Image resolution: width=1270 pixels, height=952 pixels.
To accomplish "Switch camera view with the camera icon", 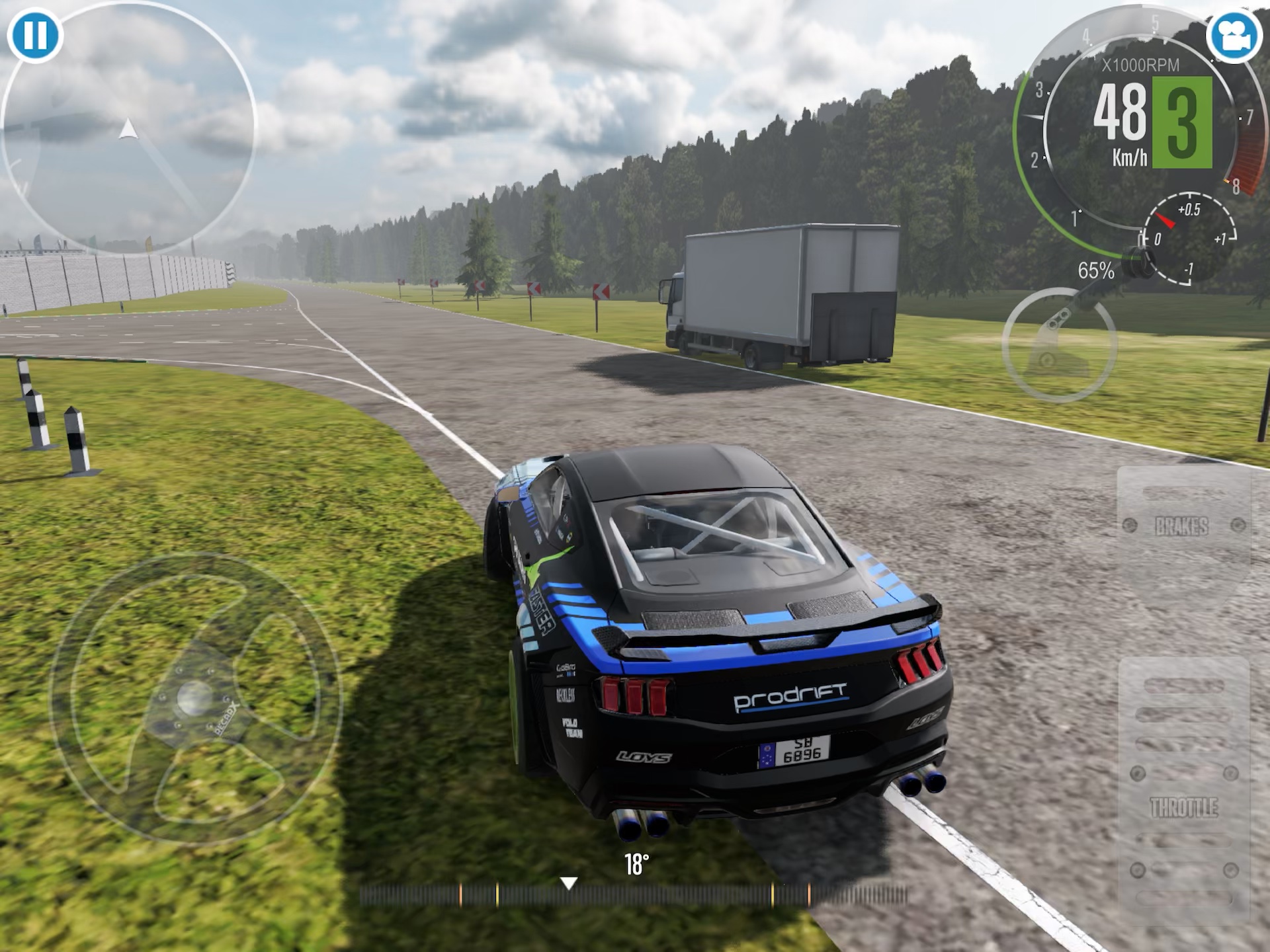I will pyautogui.click(x=1234, y=36).
